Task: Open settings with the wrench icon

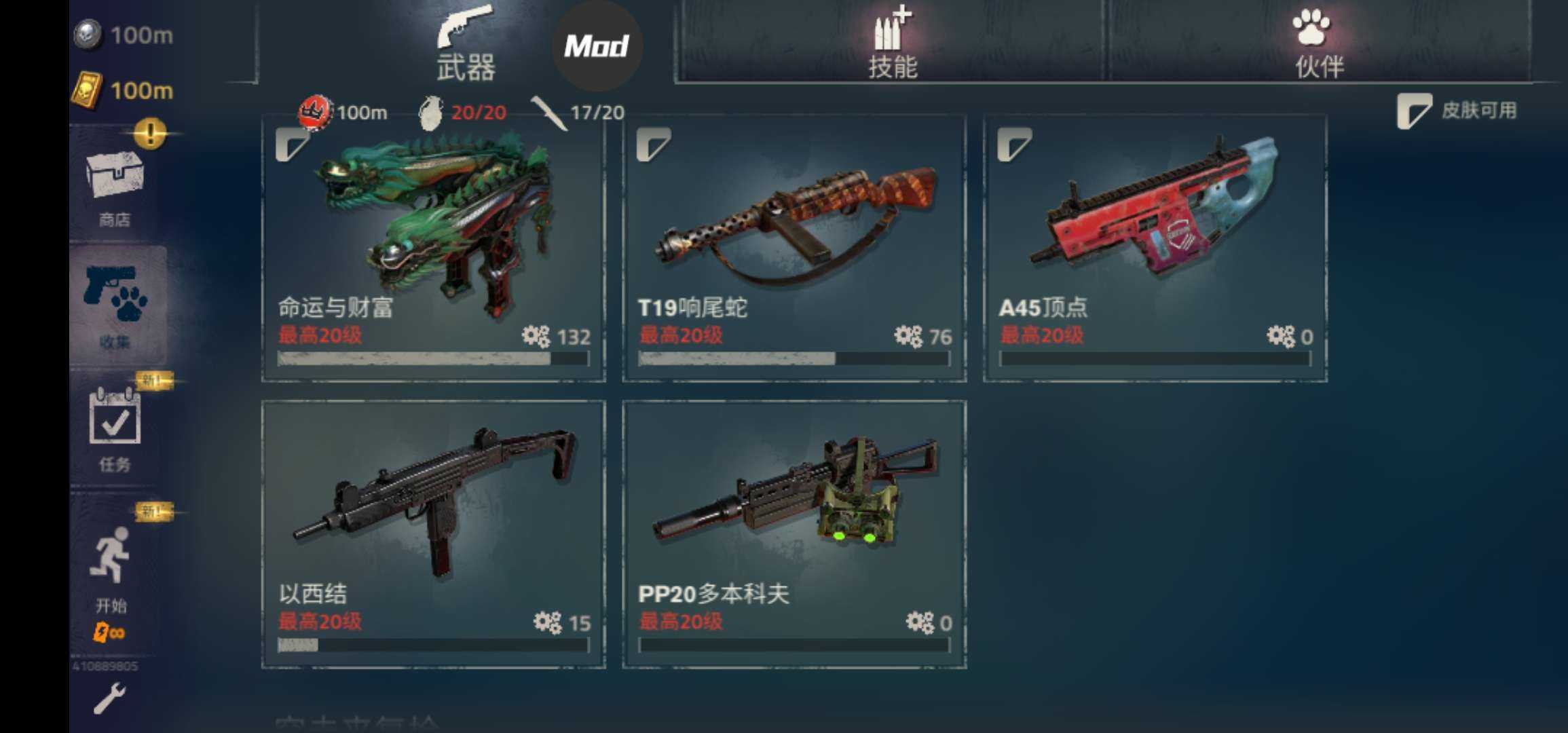Action: [109, 698]
